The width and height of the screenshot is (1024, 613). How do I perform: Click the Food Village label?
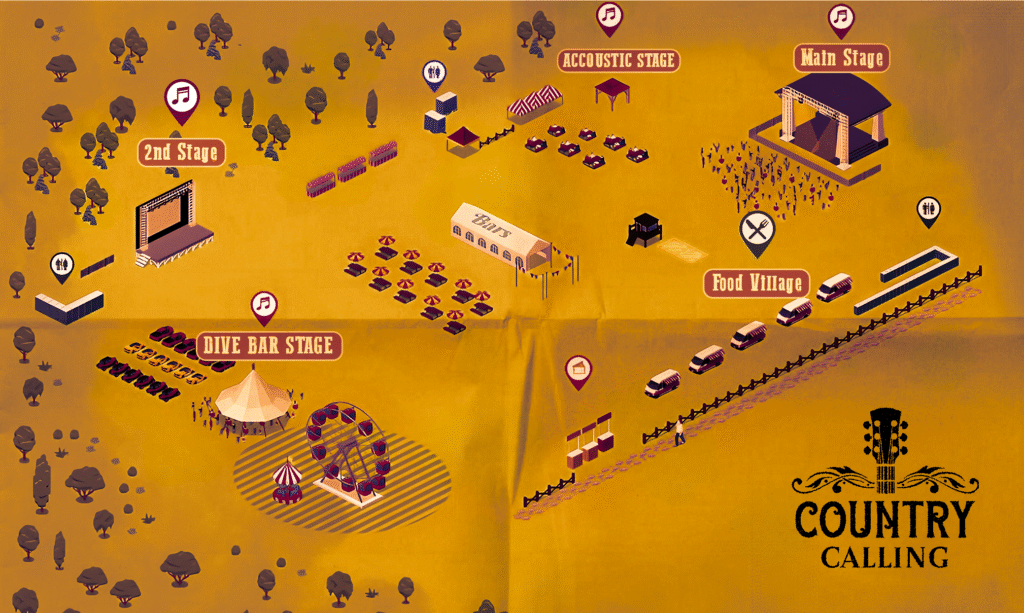click(x=756, y=283)
